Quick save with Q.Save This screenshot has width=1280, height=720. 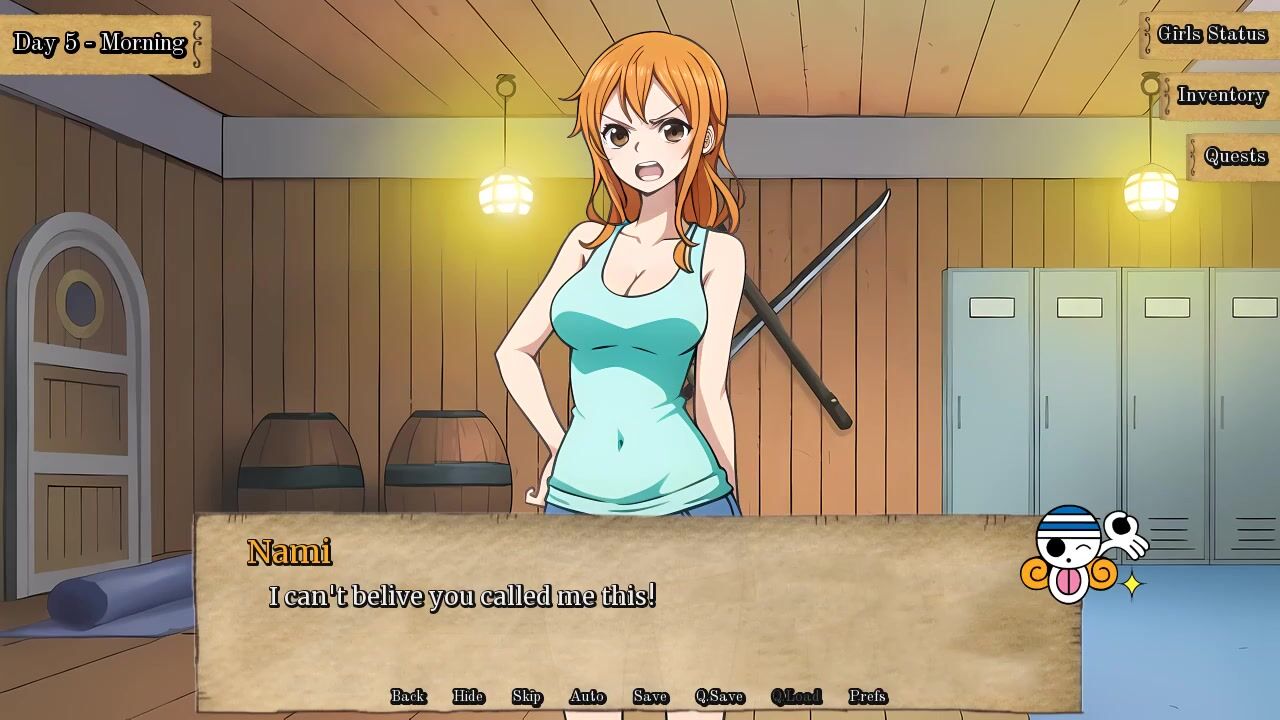(x=719, y=696)
